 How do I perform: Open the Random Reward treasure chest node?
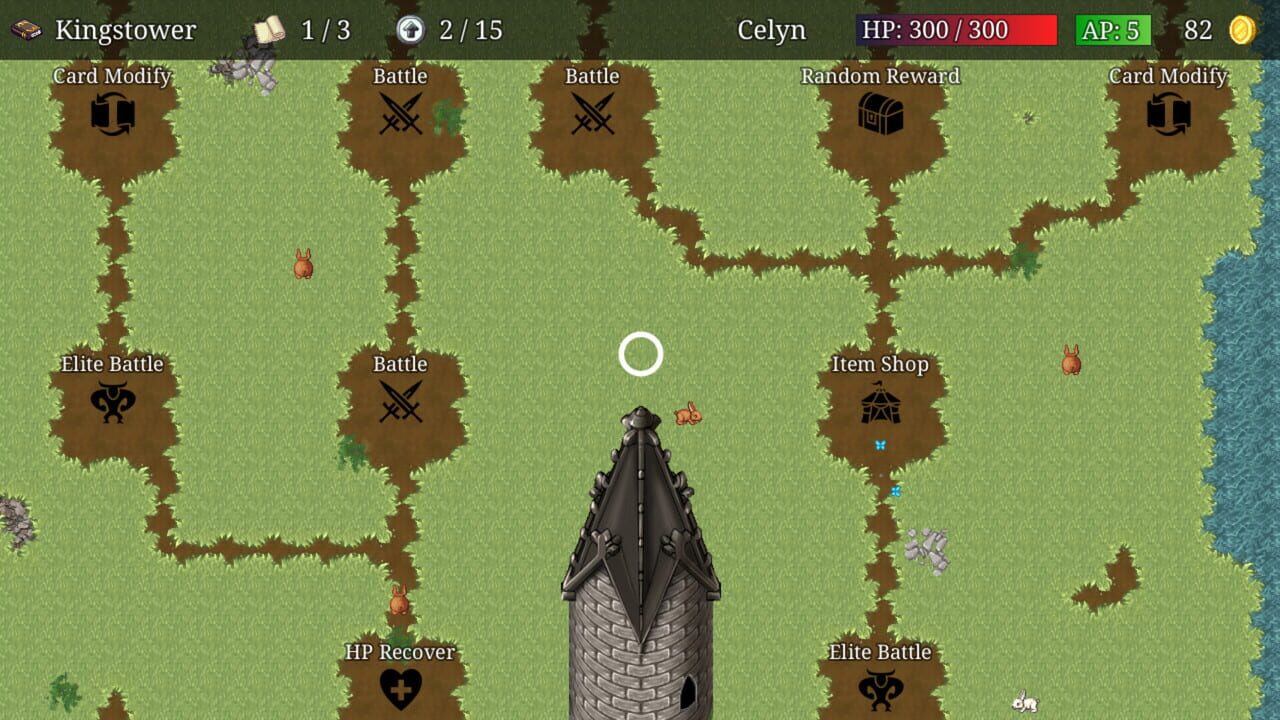click(880, 110)
